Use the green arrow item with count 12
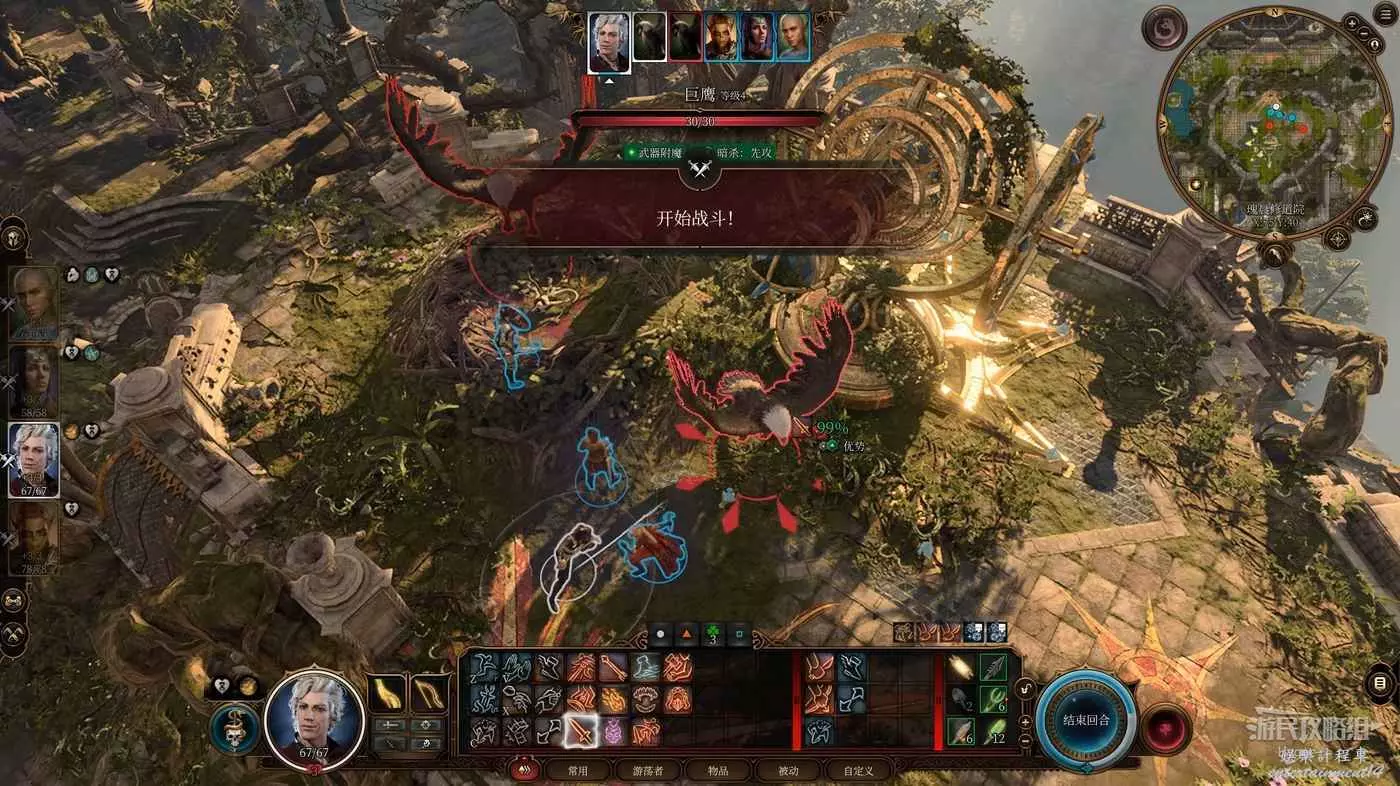Viewport: 1400px width, 786px height. point(993,731)
